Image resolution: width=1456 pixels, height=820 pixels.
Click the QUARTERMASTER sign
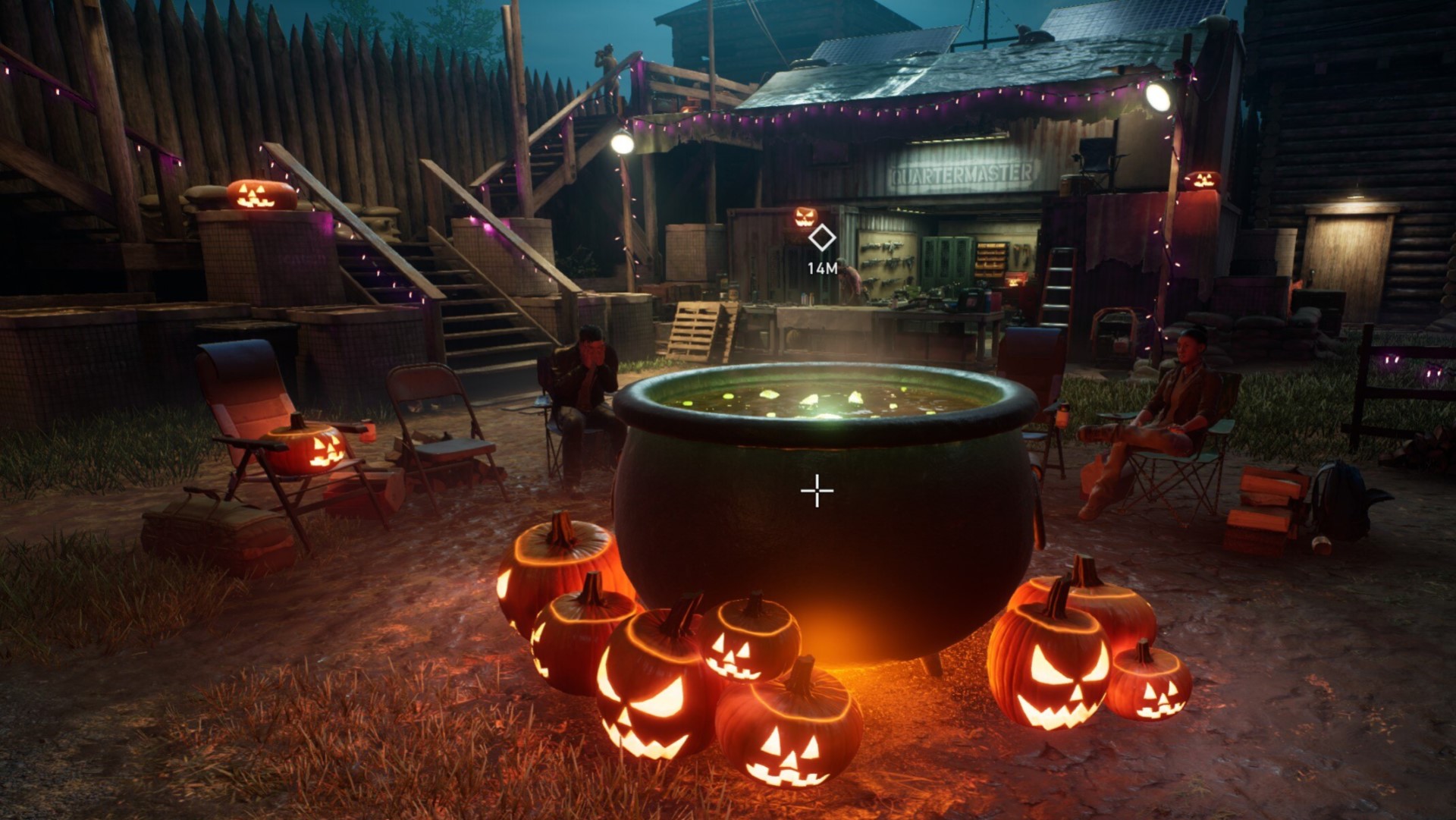point(965,171)
